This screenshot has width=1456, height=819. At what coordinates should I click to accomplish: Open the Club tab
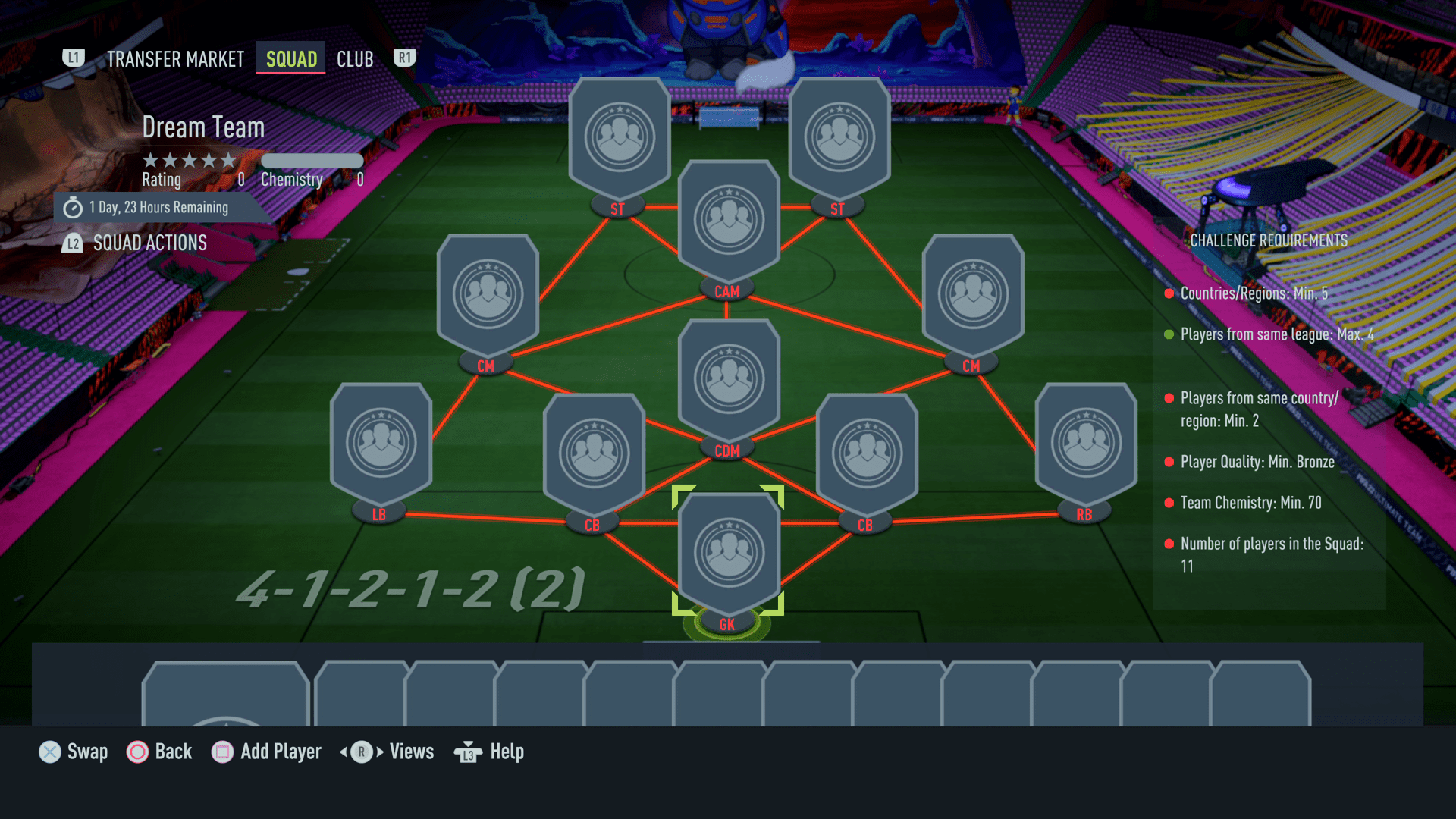point(354,58)
